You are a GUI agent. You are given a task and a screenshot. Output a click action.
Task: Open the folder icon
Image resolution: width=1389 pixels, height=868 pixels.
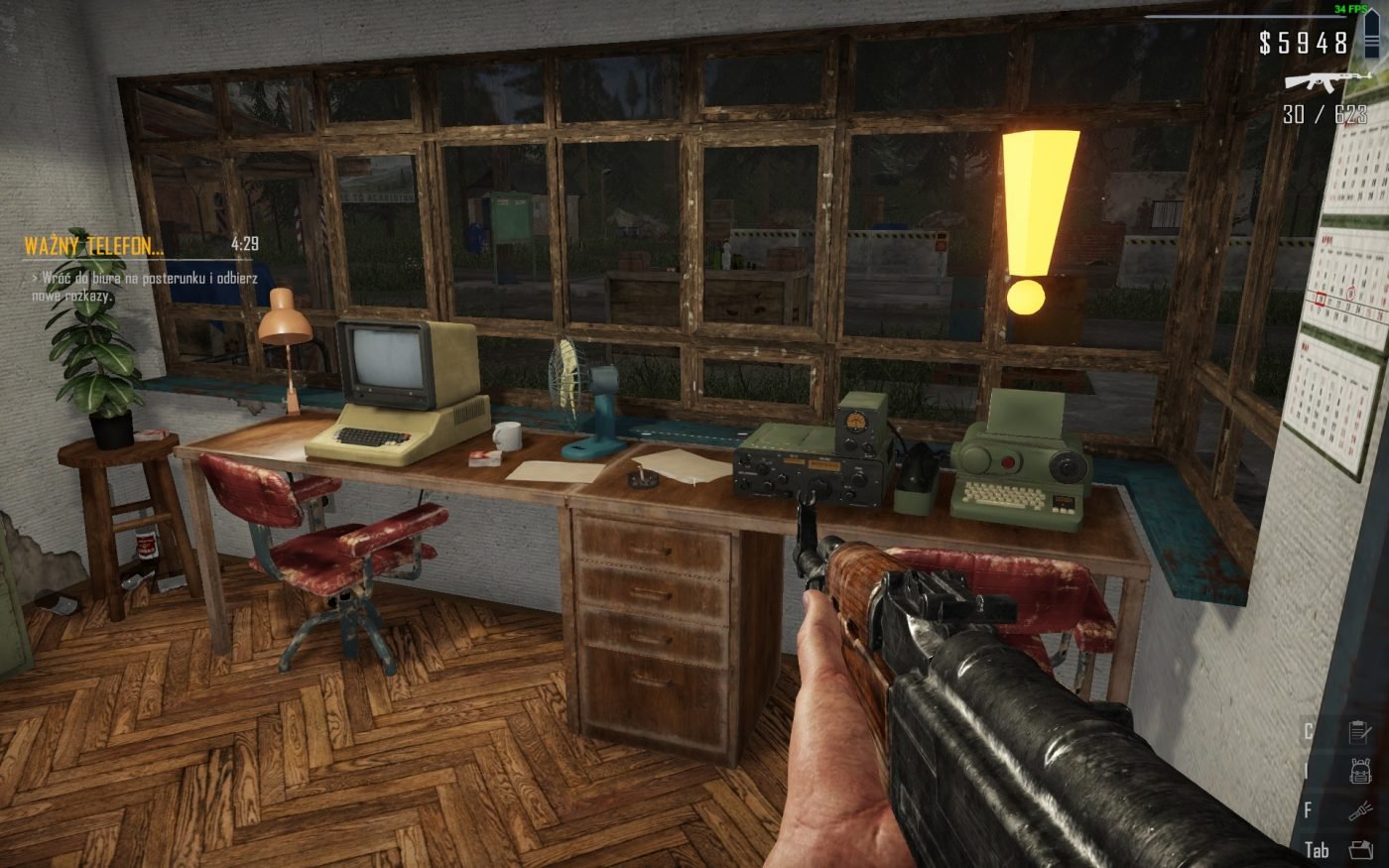[x=1359, y=850]
